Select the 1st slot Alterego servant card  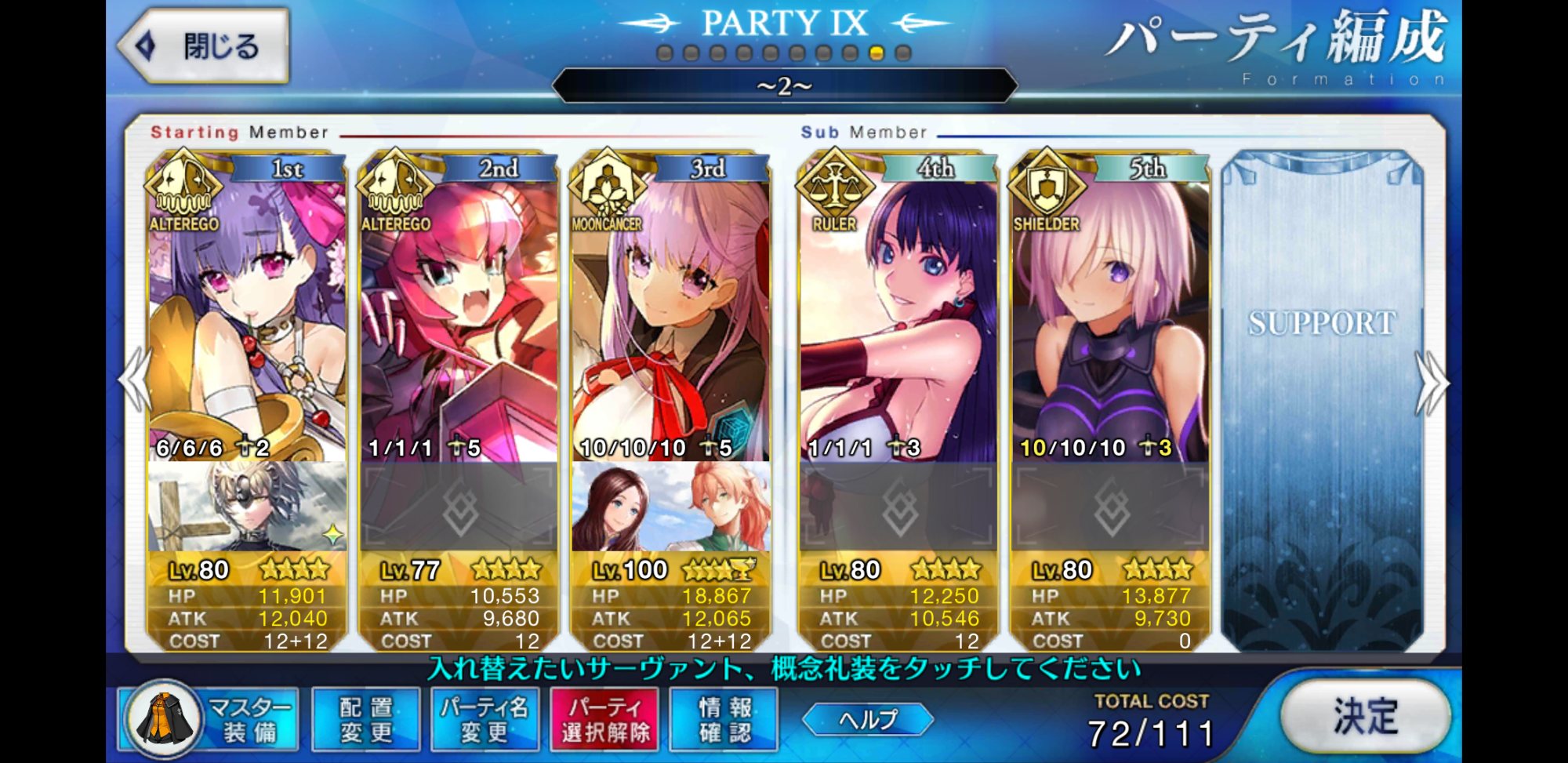247,314
